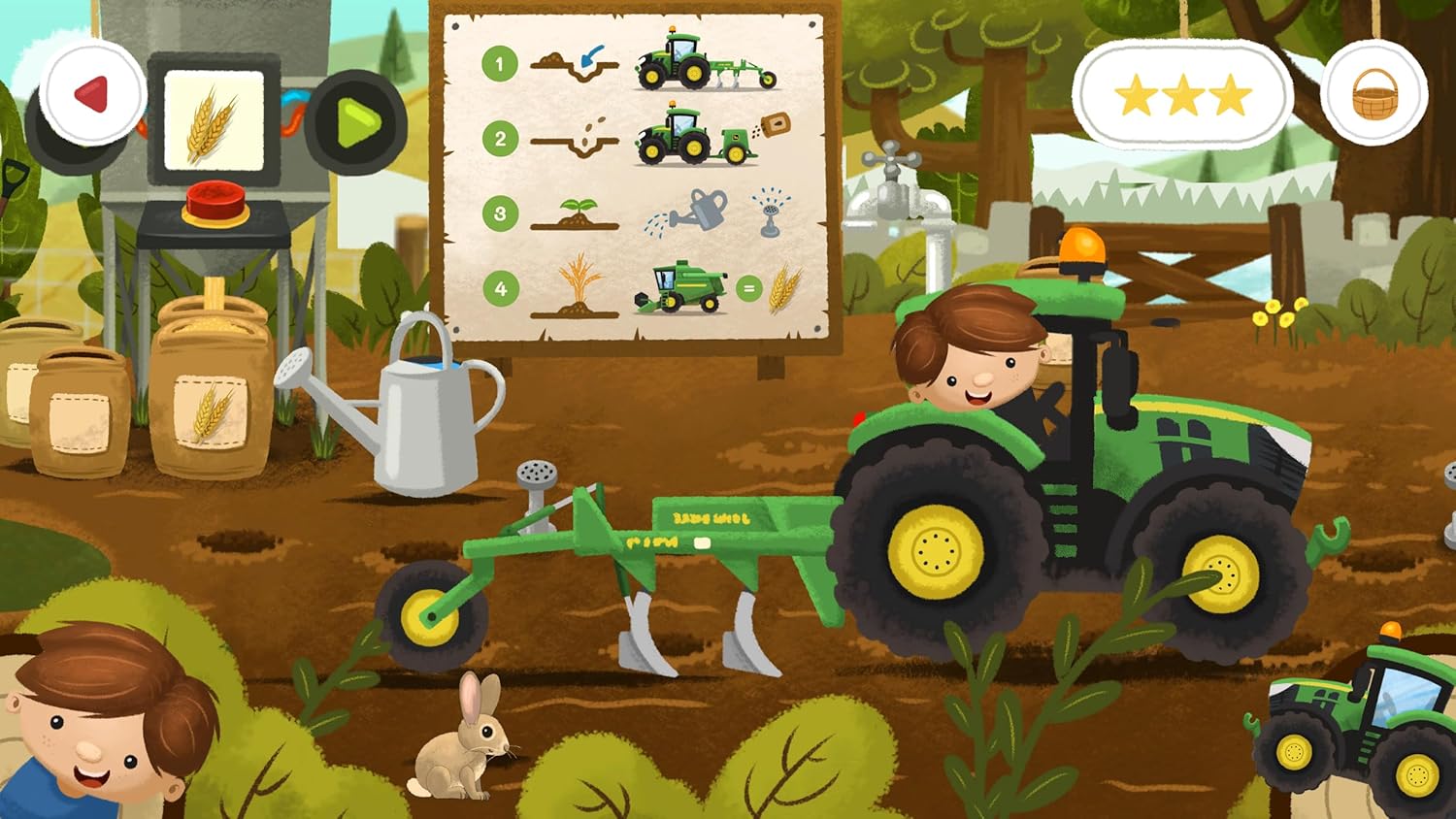Click step number 1 on the instruction board
The width and height of the screenshot is (1456, 819).
point(499,66)
